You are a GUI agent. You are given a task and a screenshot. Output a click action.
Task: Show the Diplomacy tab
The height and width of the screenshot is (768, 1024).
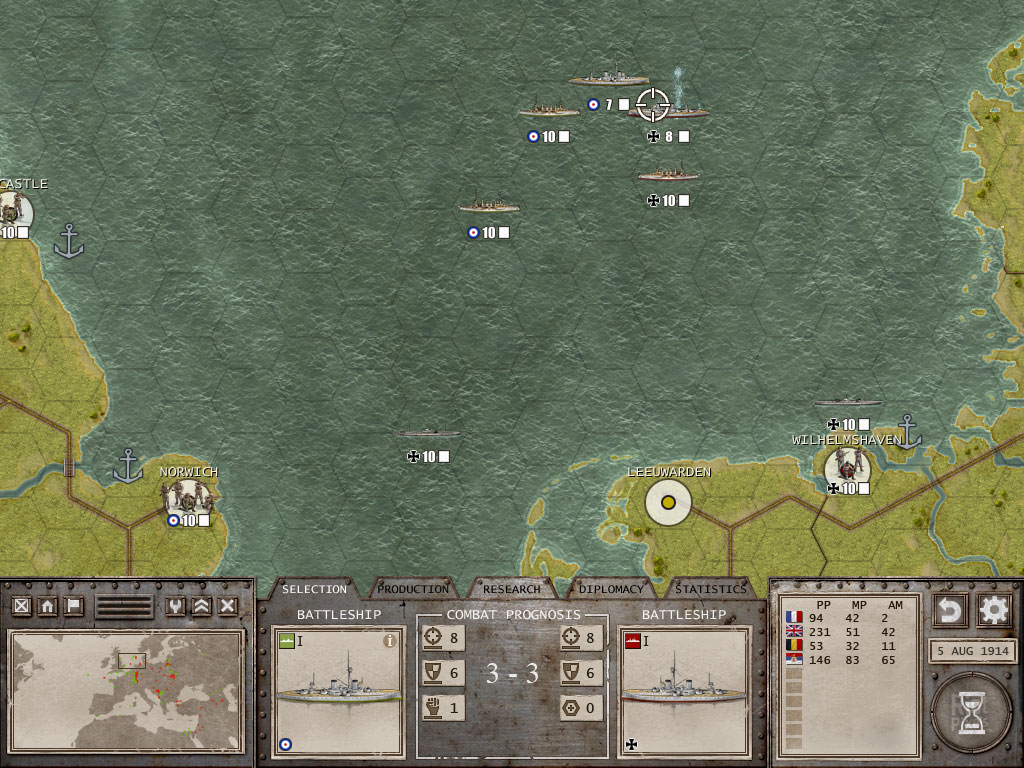611,589
